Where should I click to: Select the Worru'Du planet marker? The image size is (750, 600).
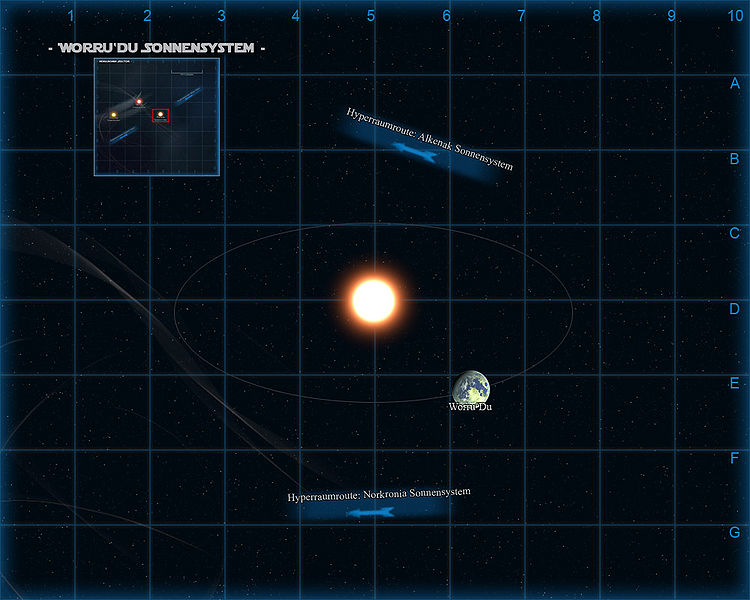click(x=470, y=387)
